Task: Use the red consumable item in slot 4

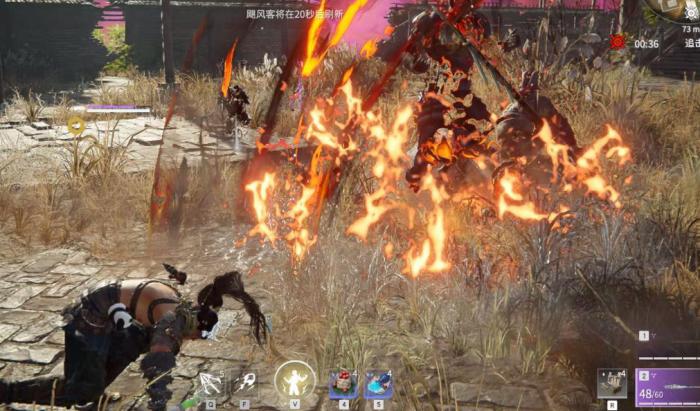Action: point(343,384)
